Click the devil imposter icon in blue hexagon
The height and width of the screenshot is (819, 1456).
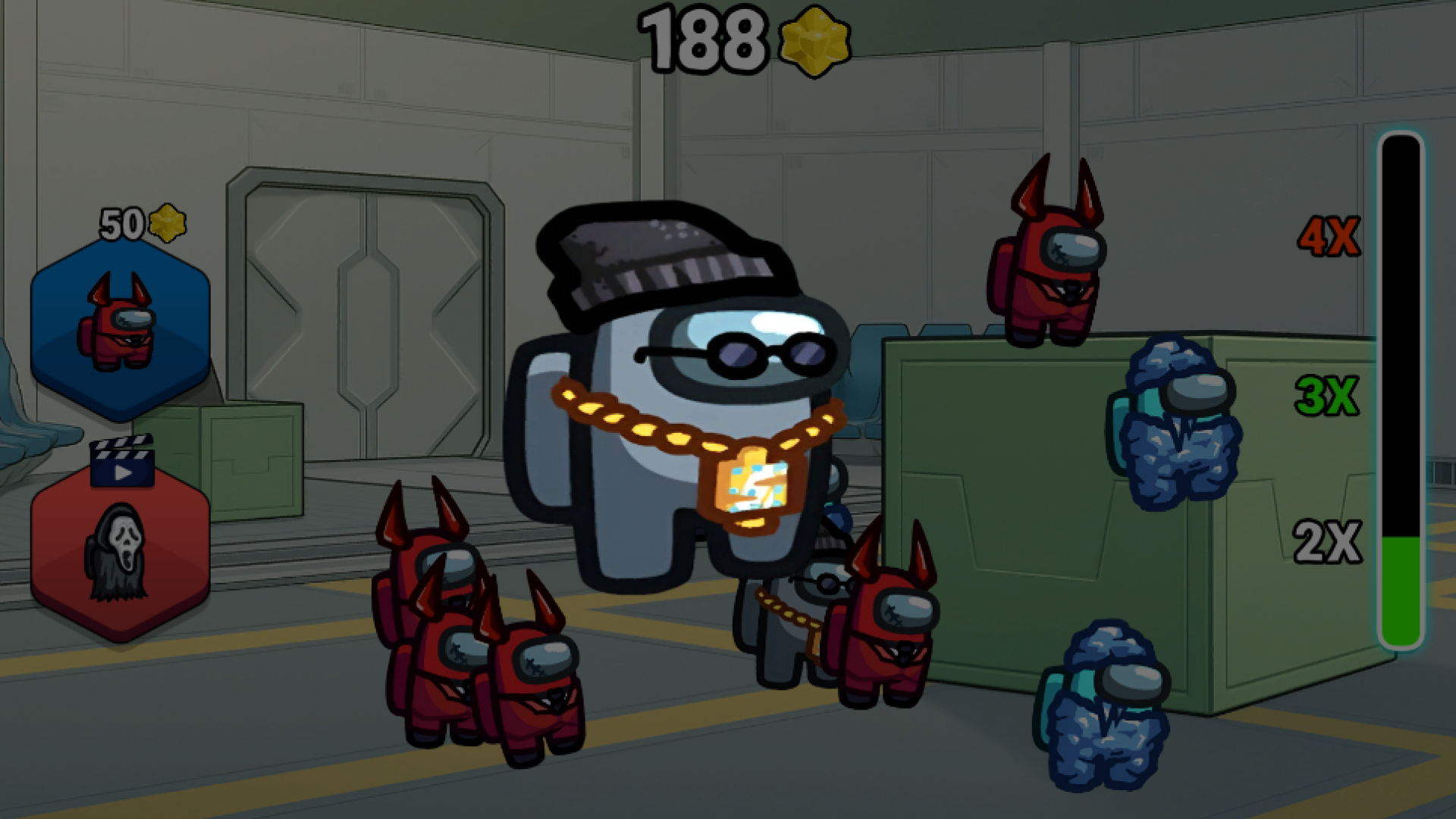tap(120, 334)
